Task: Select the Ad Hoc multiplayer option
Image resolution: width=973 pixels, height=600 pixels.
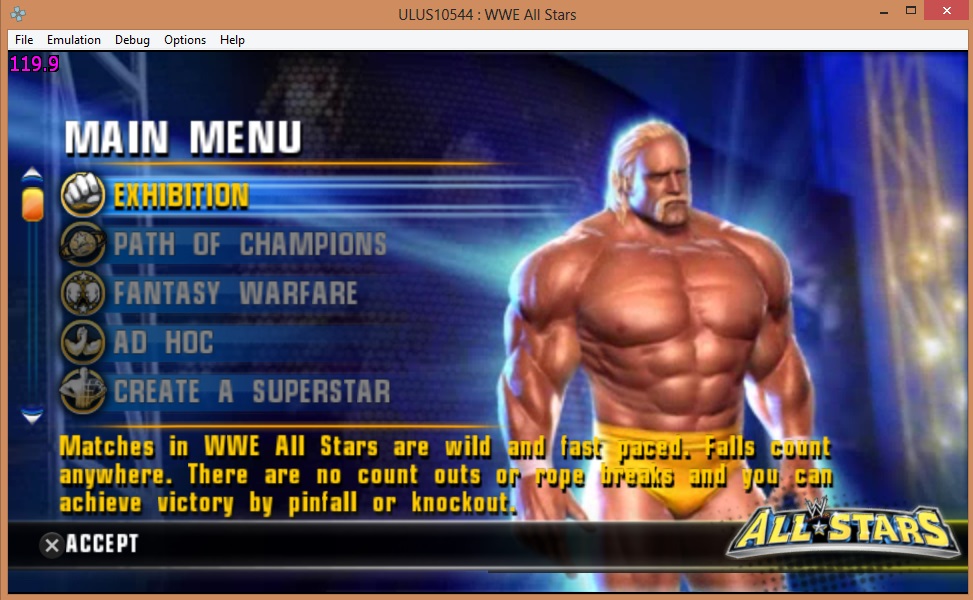Action: [x=163, y=342]
